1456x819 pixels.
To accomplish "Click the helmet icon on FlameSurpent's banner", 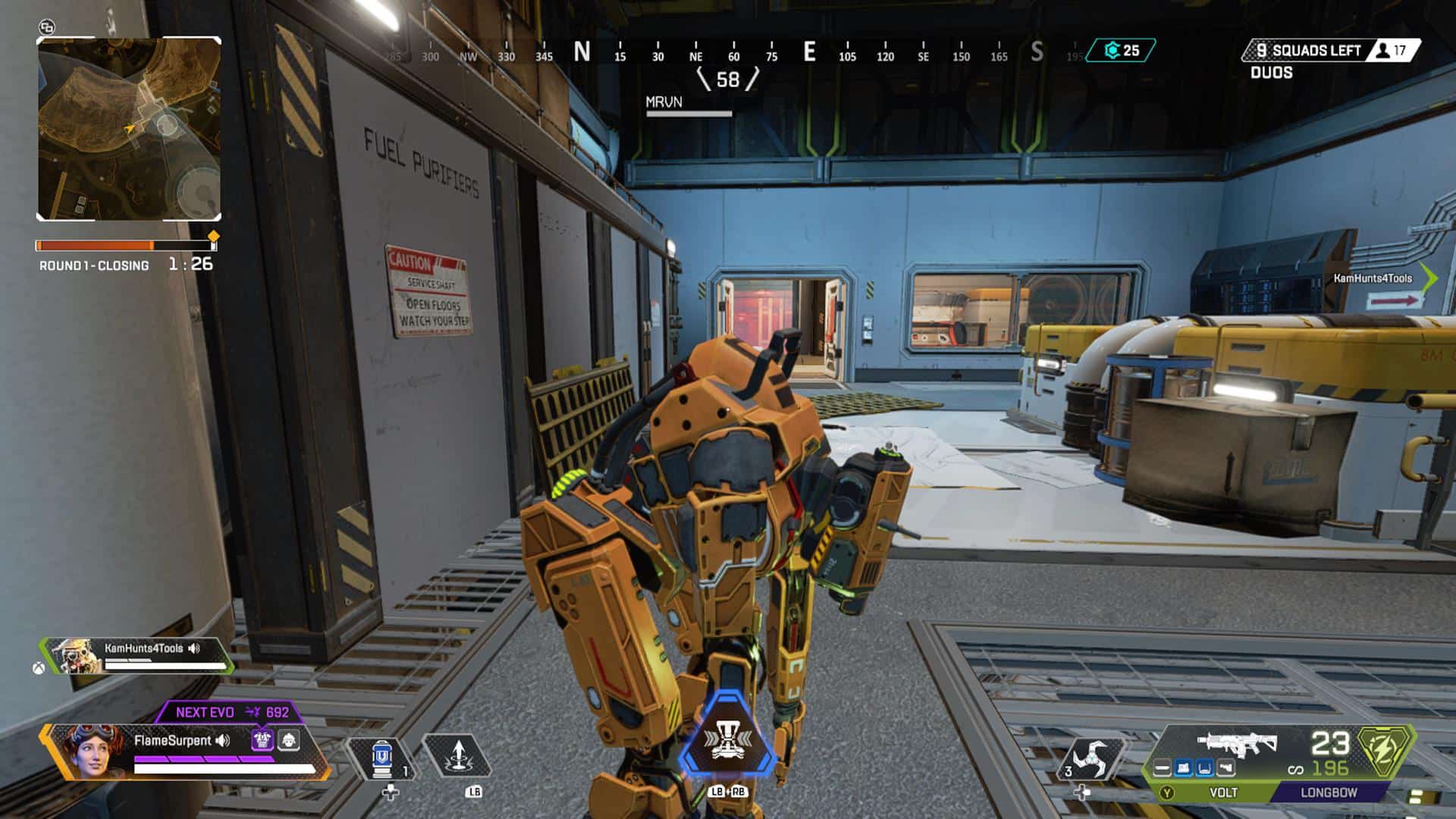I will [288, 739].
